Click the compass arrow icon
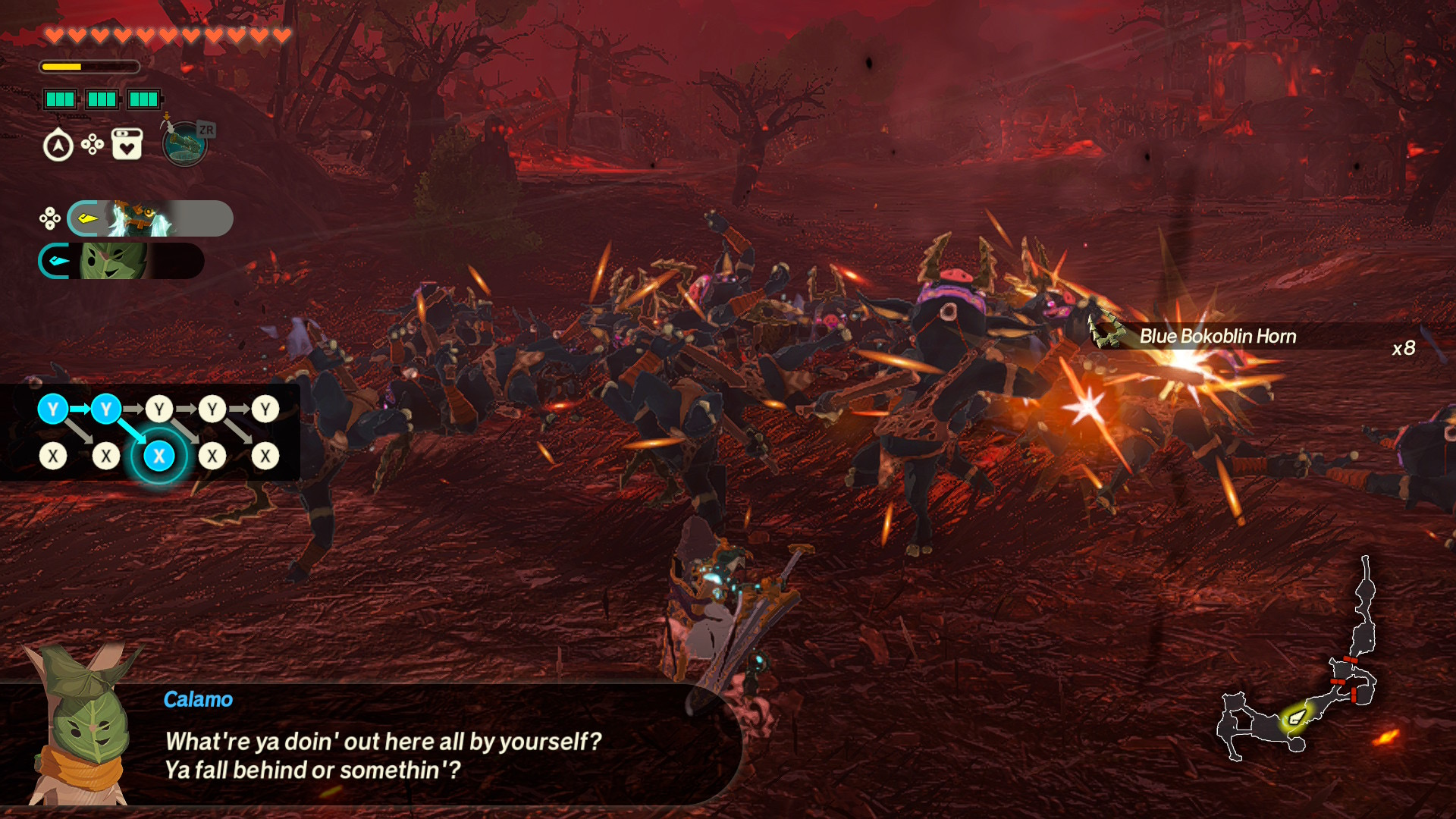 (x=58, y=146)
